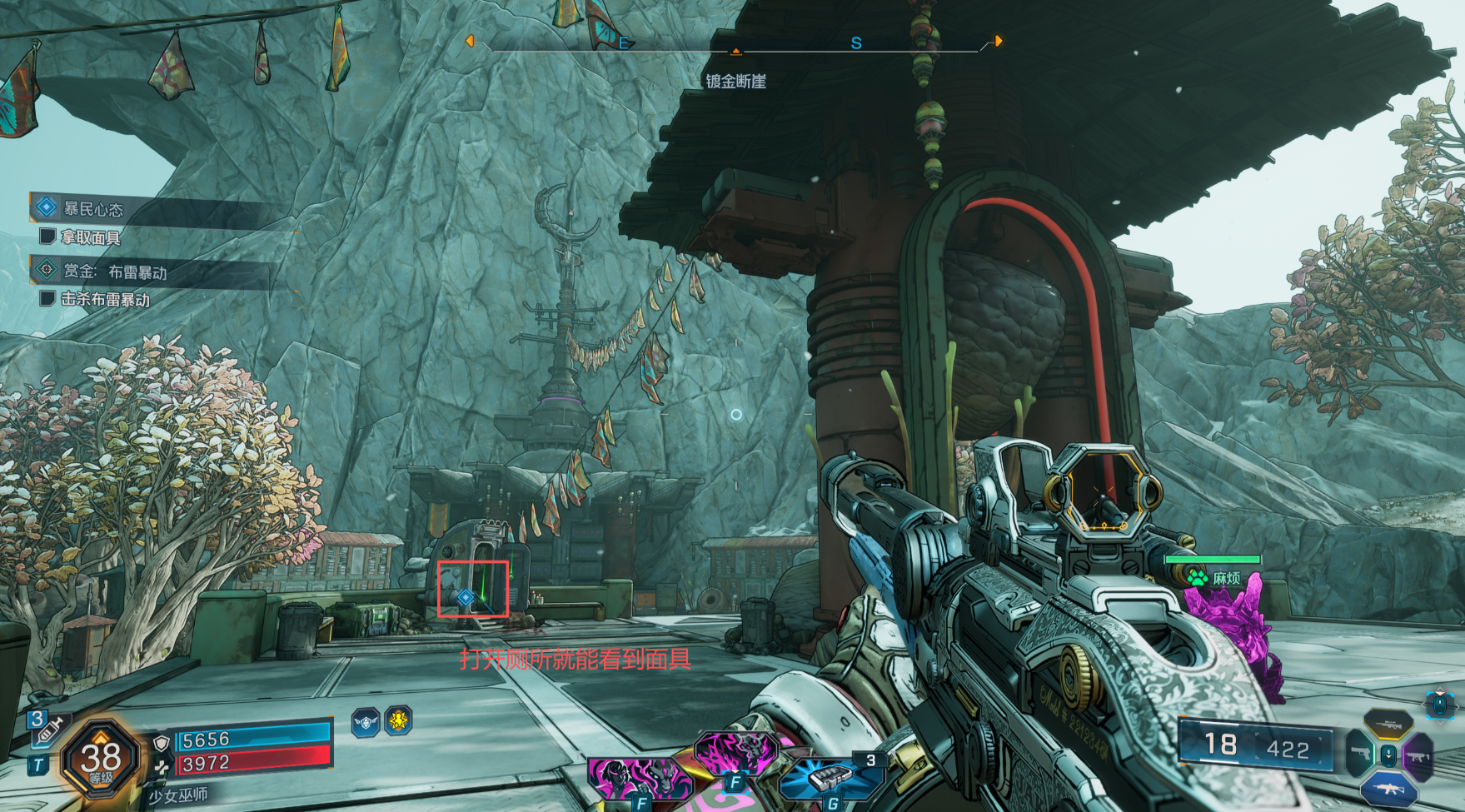Equip the purple SMG weapon slot

pyautogui.click(x=1418, y=757)
